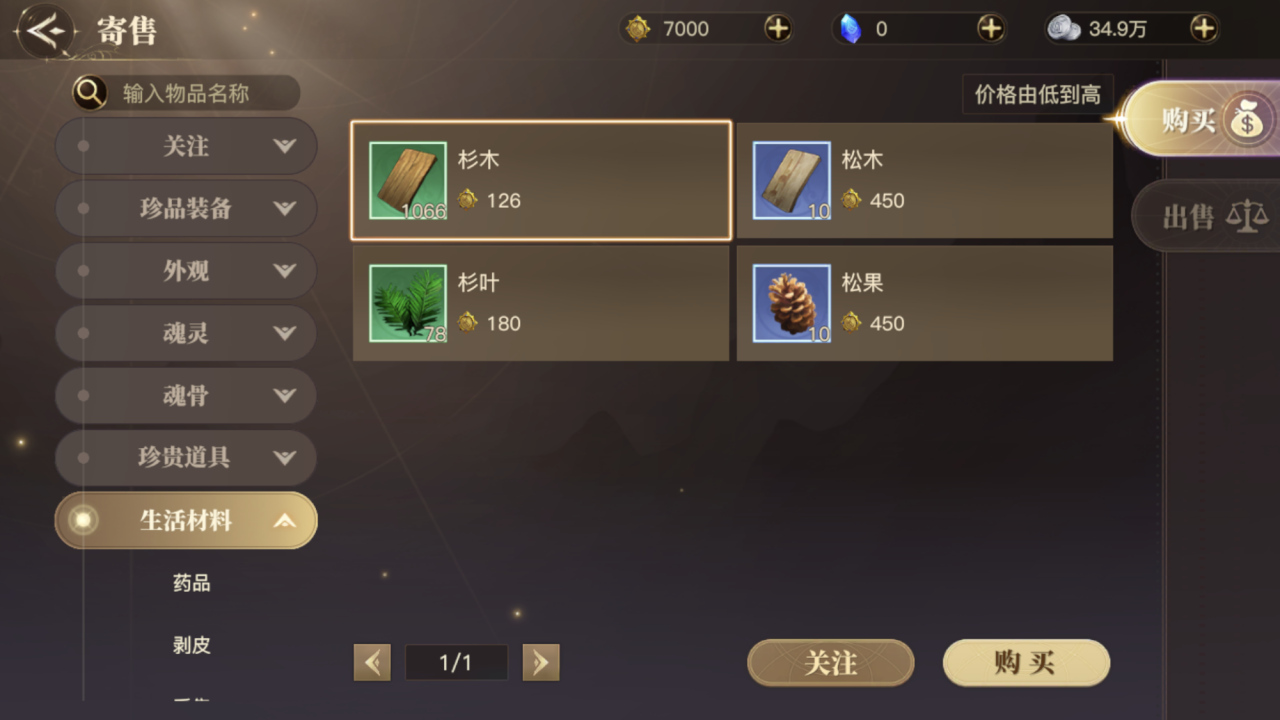Select the 松木 item thumbnail

791,181
